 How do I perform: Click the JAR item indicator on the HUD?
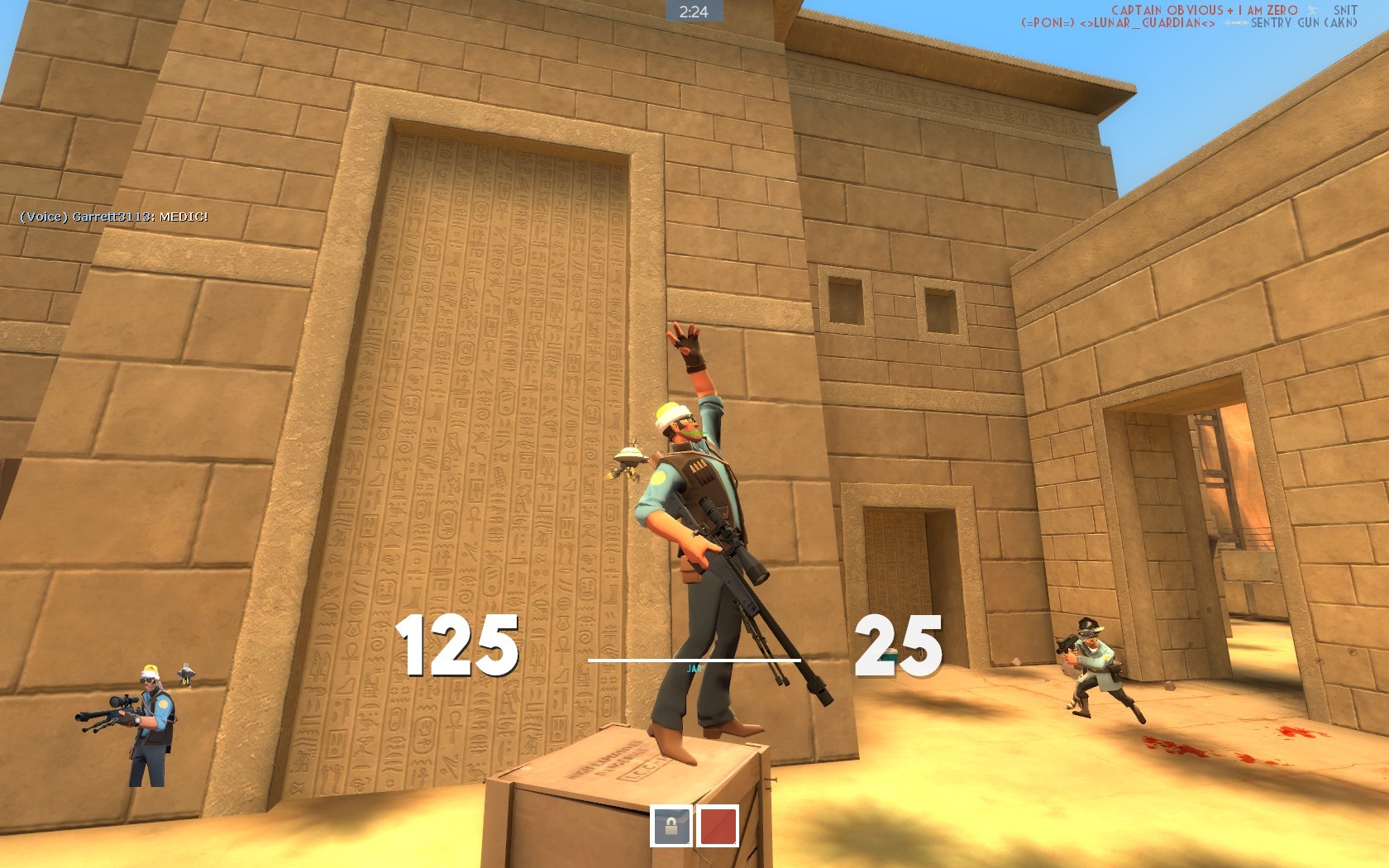coord(694,668)
